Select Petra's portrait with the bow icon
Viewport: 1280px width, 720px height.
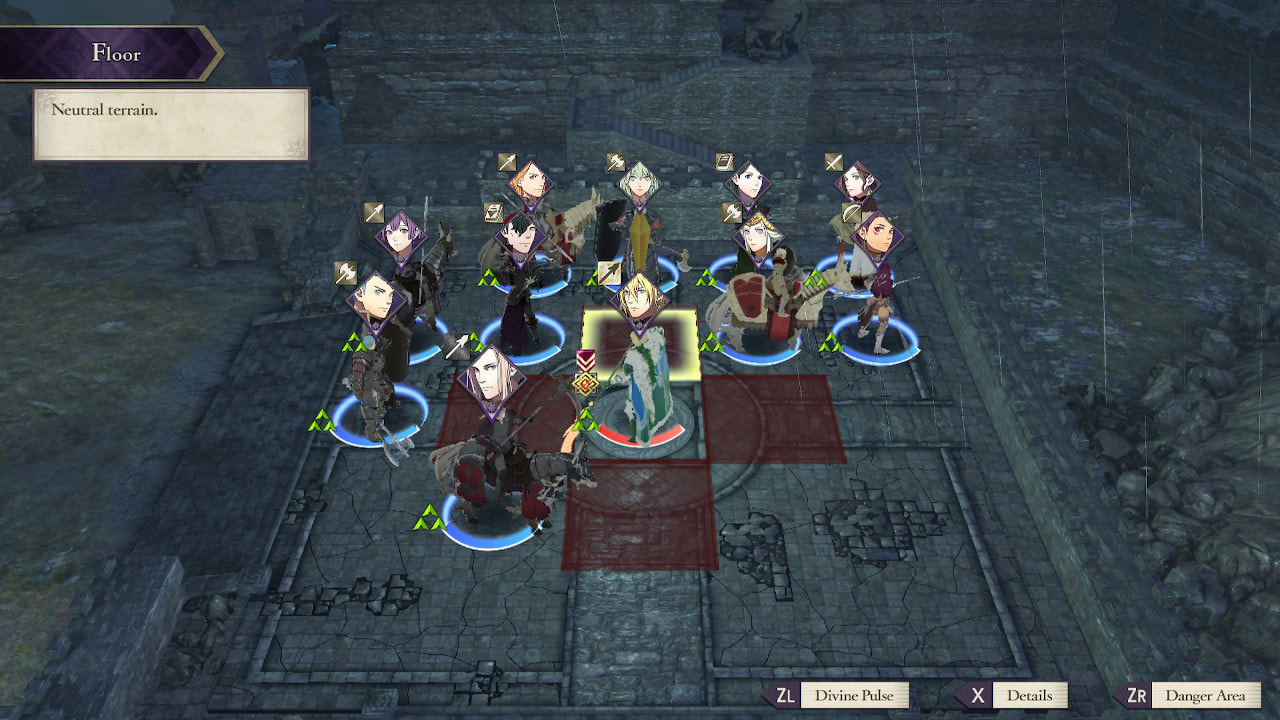coord(877,238)
